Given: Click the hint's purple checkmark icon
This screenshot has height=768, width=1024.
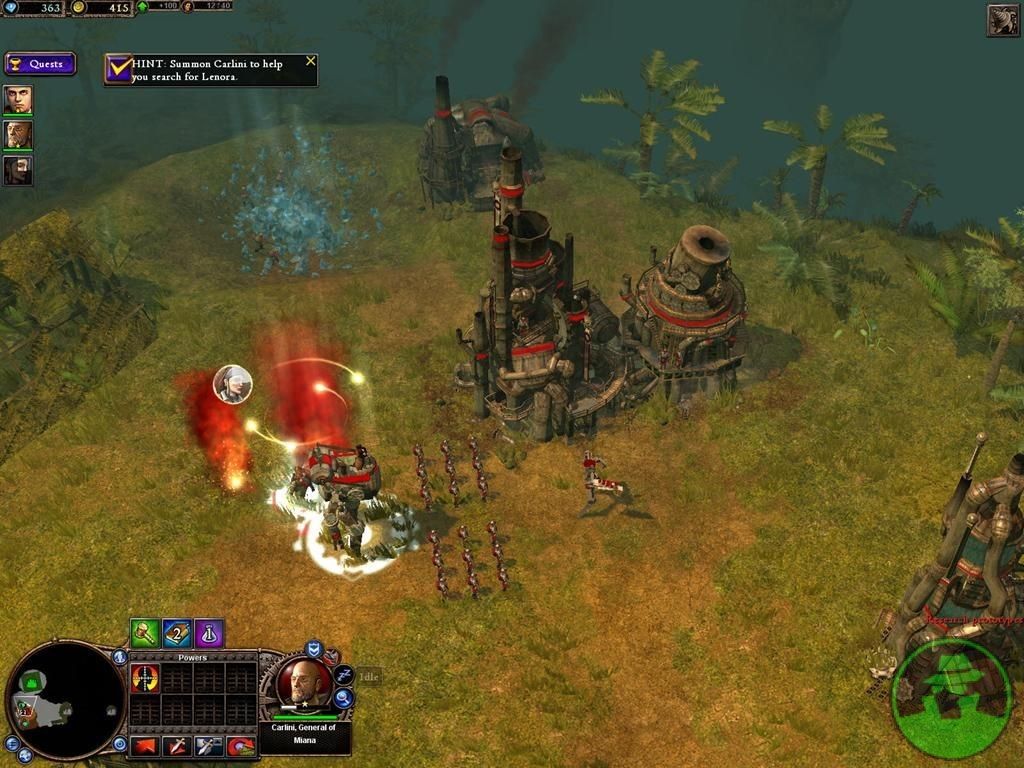Looking at the screenshot, I should [x=119, y=69].
